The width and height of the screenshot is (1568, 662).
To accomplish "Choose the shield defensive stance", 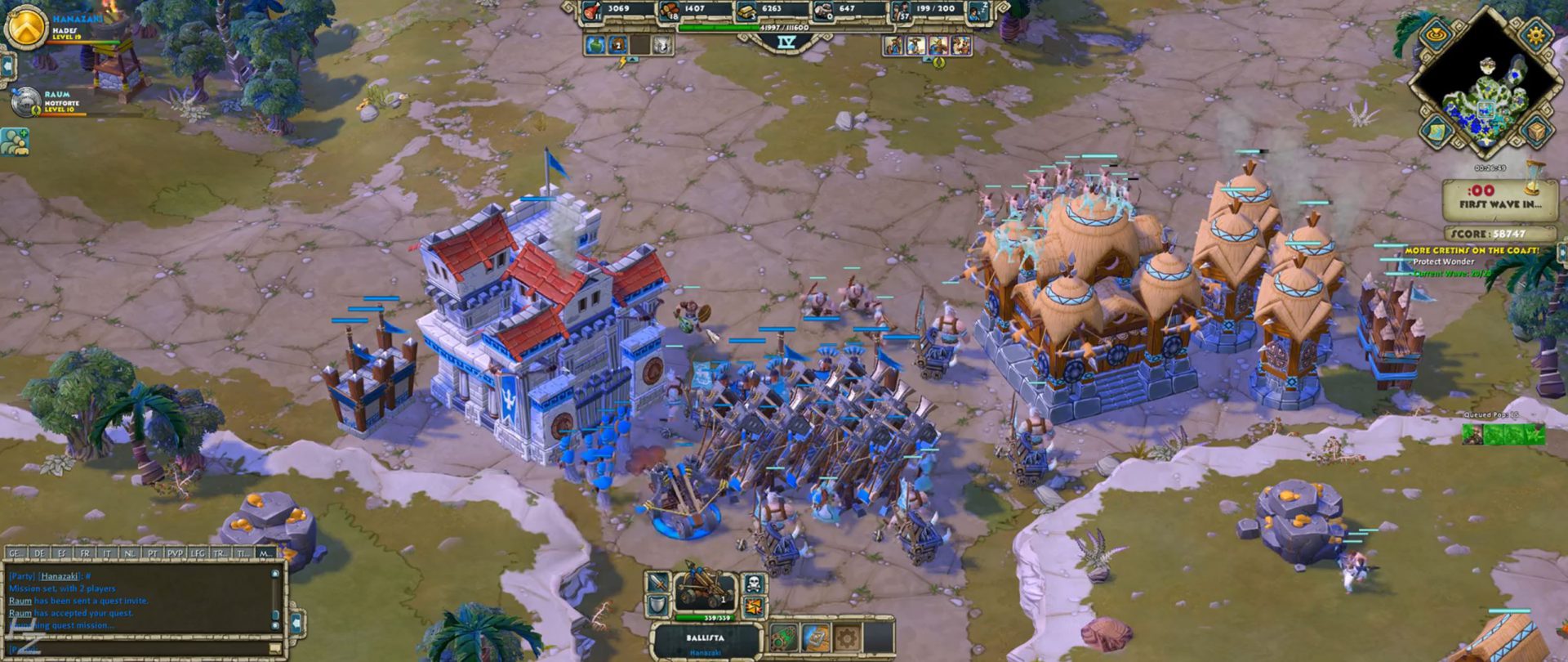I will 657,606.
